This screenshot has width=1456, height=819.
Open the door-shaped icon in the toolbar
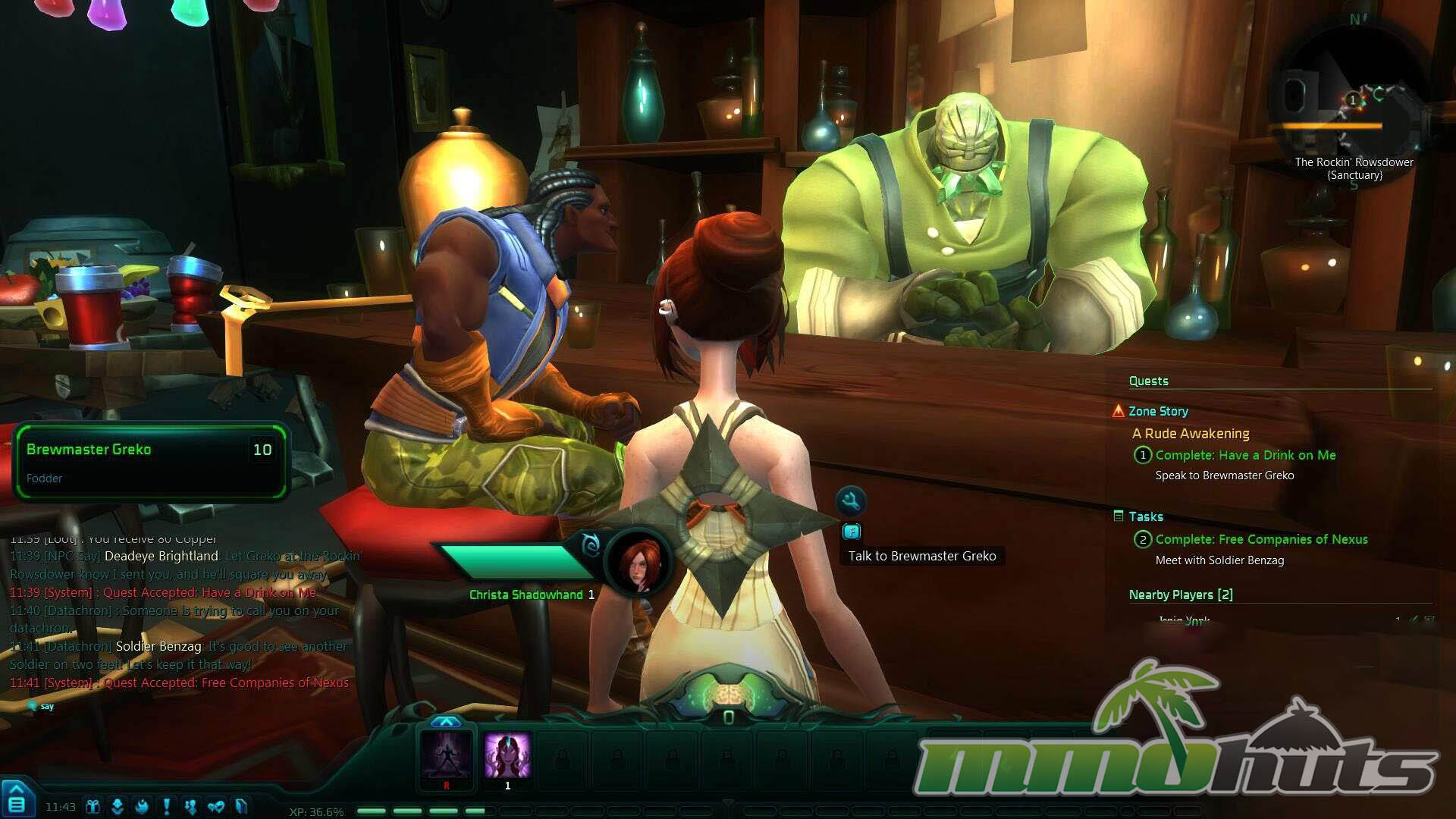point(241,807)
